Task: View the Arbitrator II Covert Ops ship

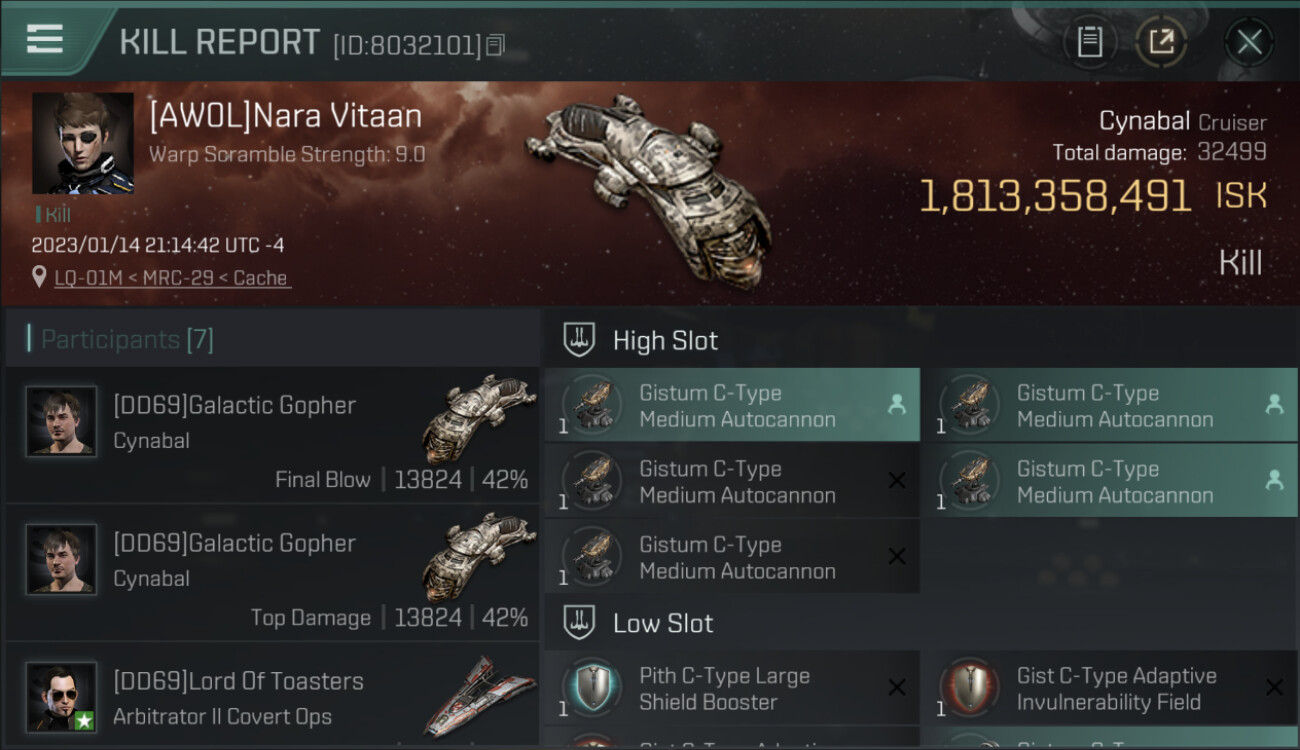Action: pyautogui.click(x=479, y=695)
